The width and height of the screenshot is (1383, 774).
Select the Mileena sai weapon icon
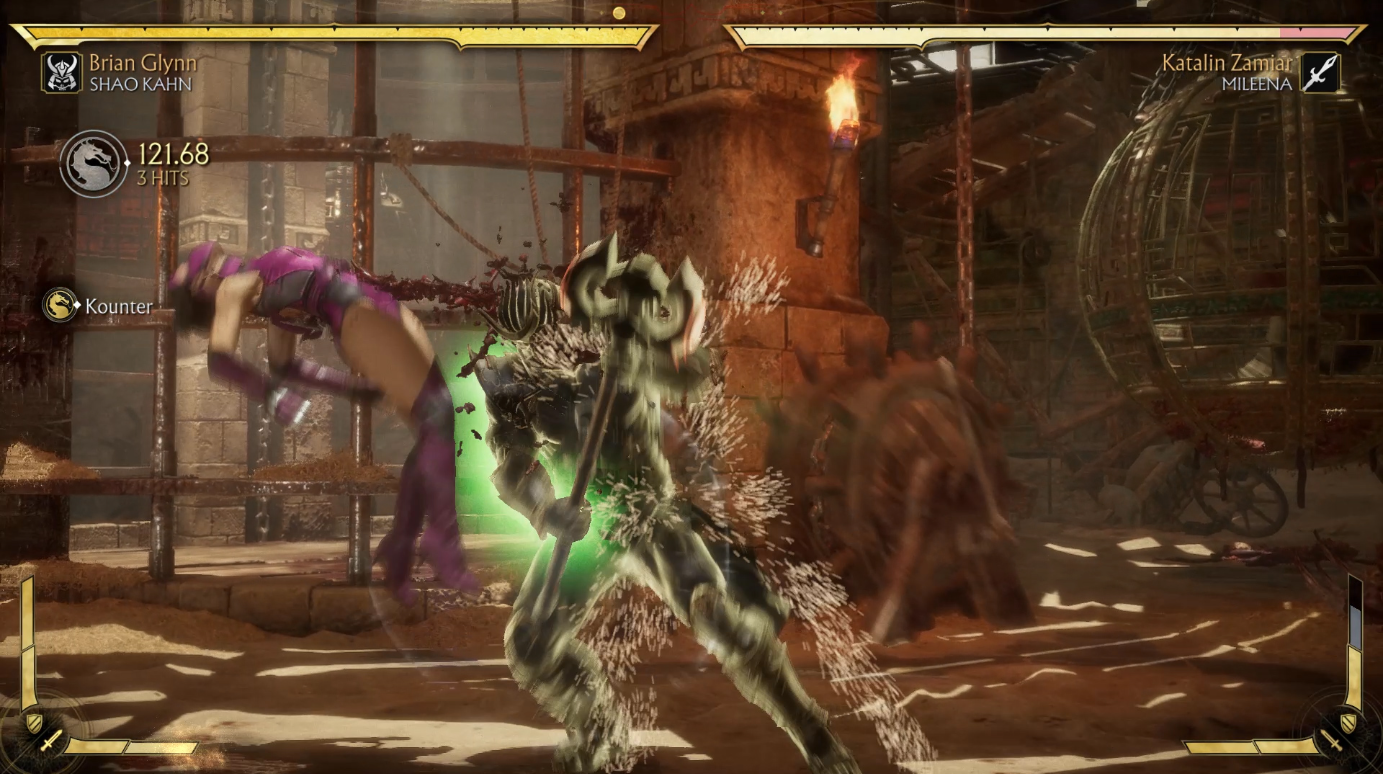pos(1318,72)
